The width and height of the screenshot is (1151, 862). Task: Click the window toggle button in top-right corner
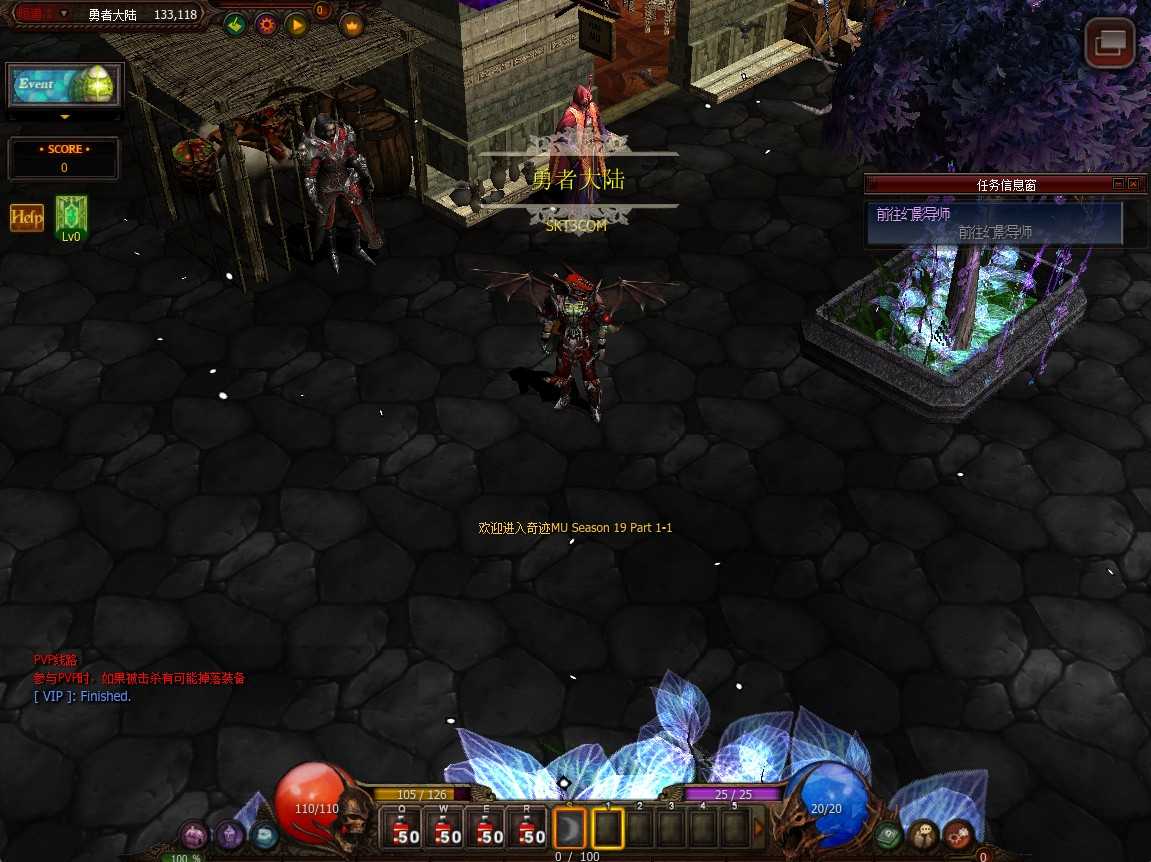(x=1110, y=43)
